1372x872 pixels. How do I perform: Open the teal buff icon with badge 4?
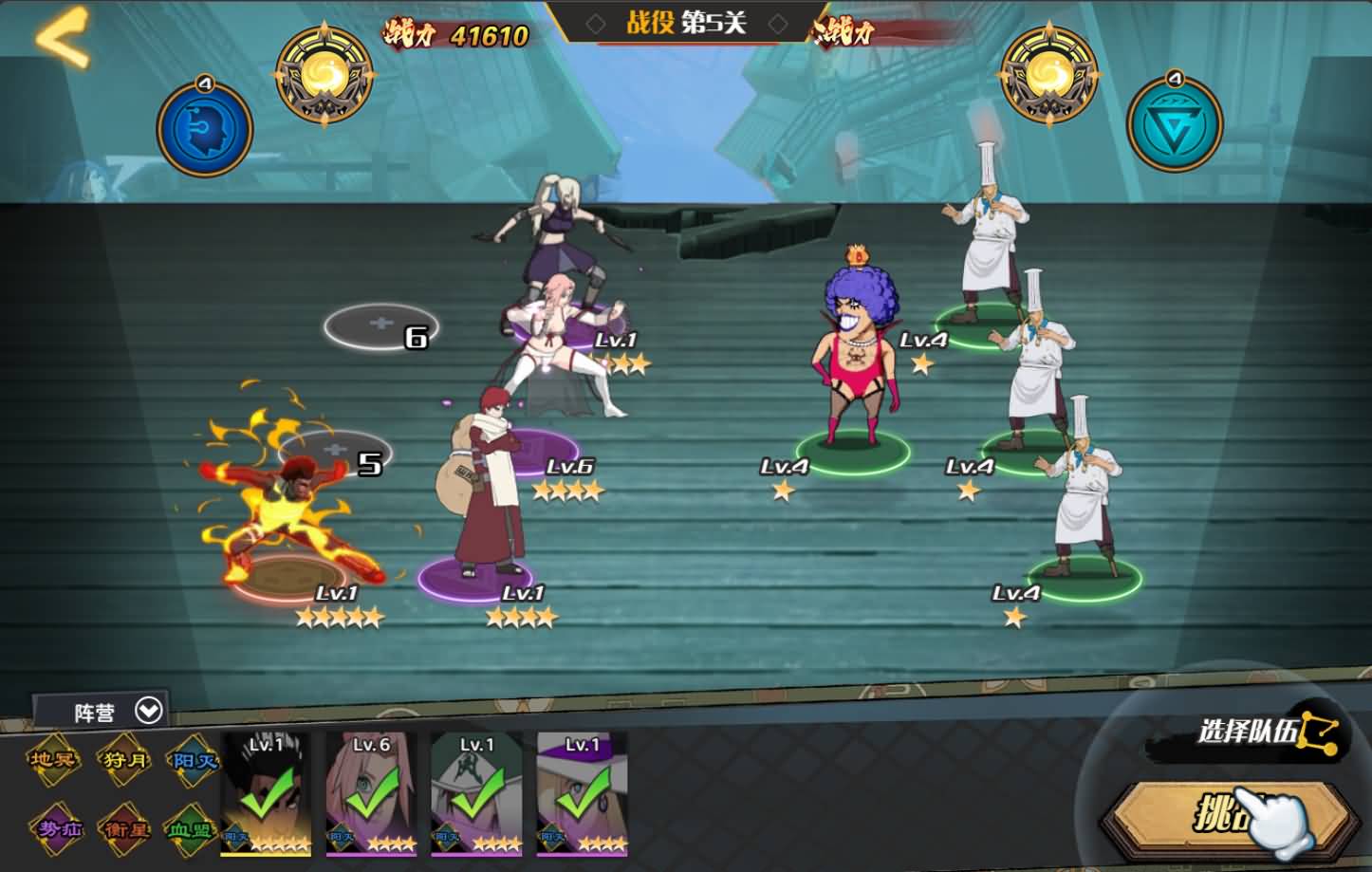[1177, 123]
